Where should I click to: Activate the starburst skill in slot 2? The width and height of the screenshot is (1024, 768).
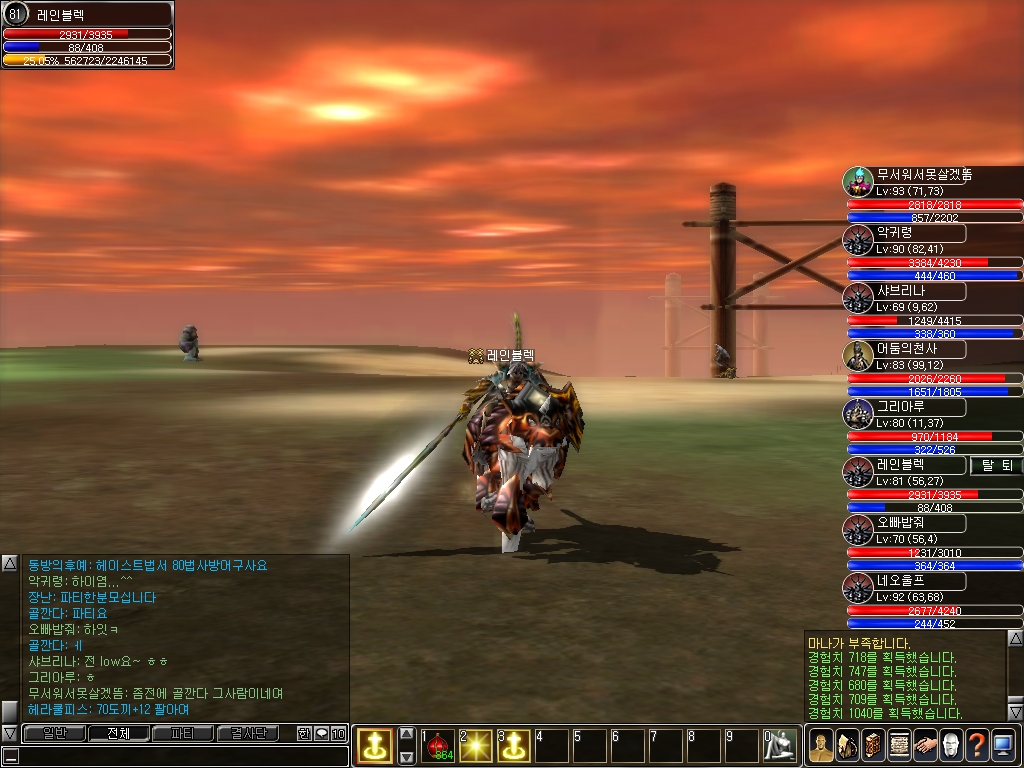(477, 745)
